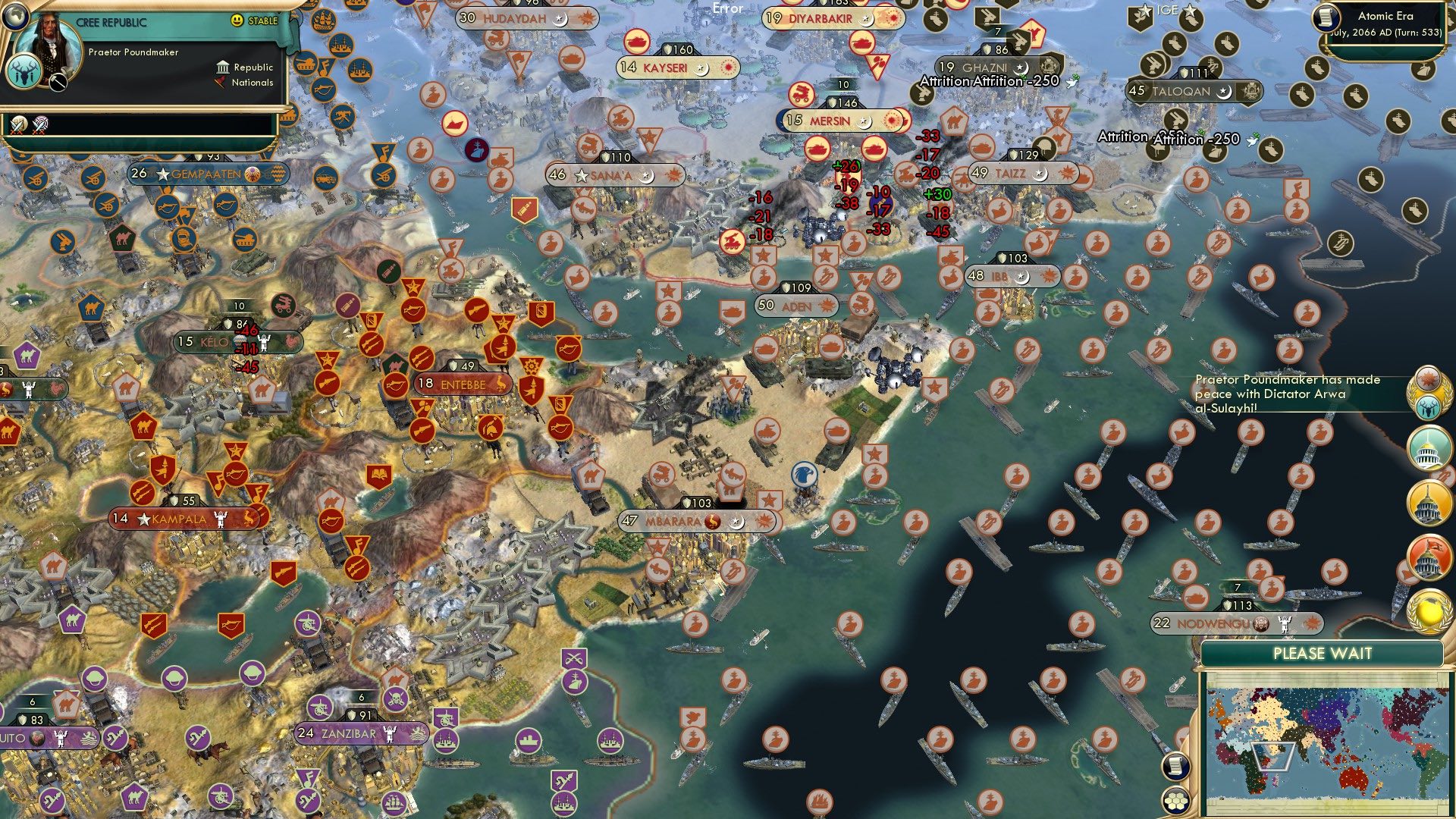Open the notifications scroll icon at bottom right
Image resolution: width=1456 pixels, height=819 pixels.
click(1175, 767)
